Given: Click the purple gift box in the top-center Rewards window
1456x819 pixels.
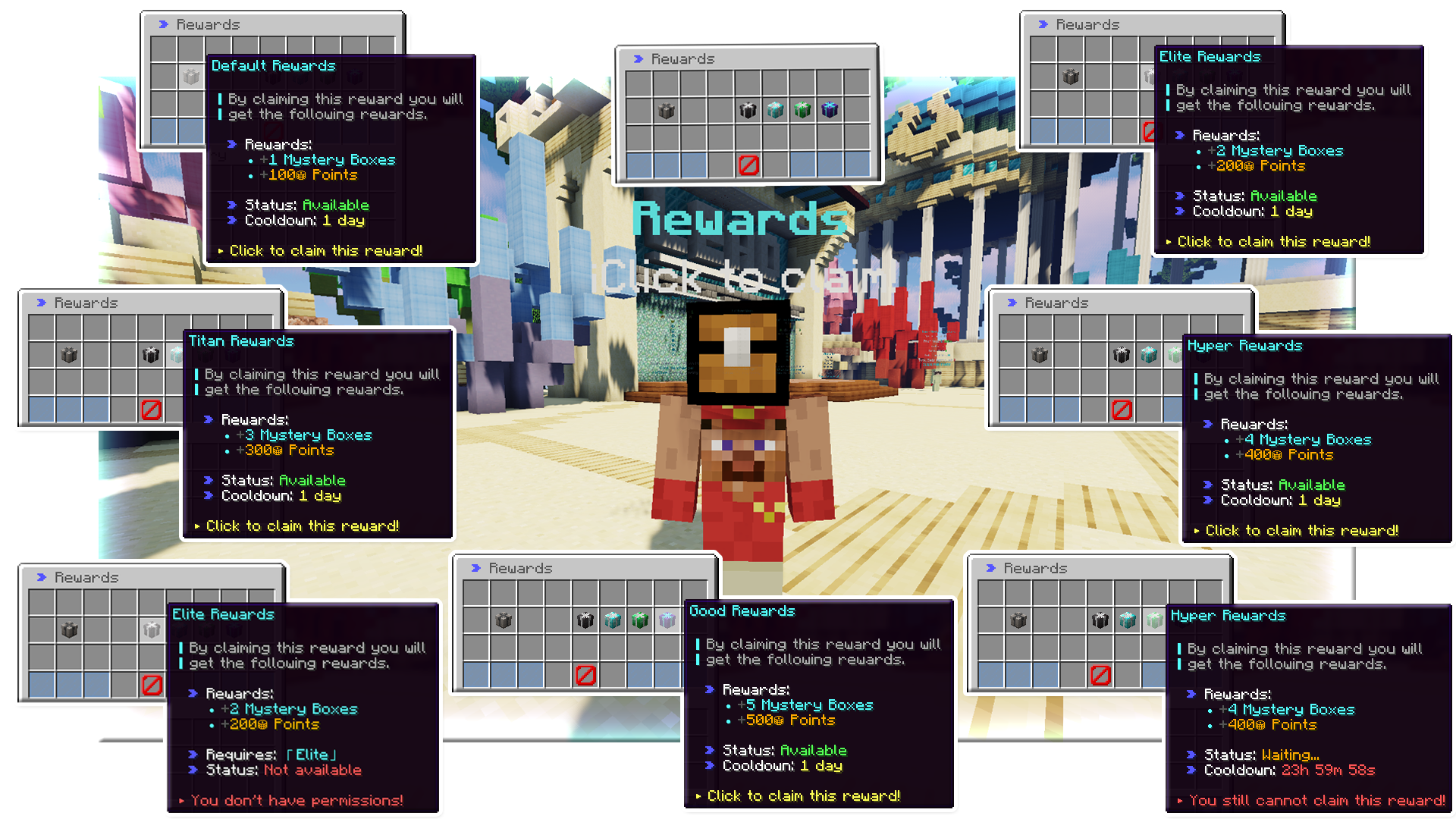Looking at the screenshot, I should (829, 110).
